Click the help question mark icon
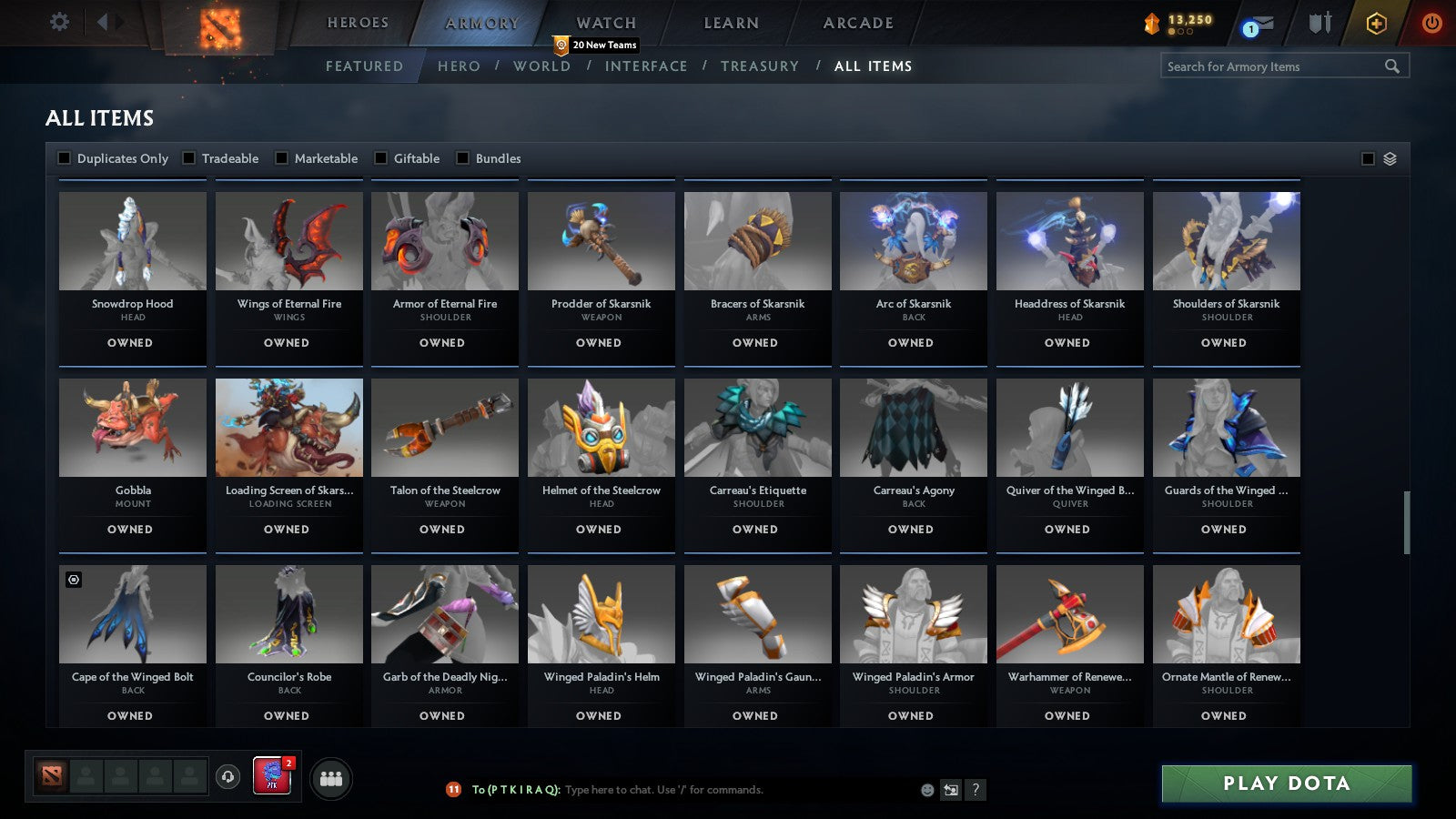 [975, 790]
